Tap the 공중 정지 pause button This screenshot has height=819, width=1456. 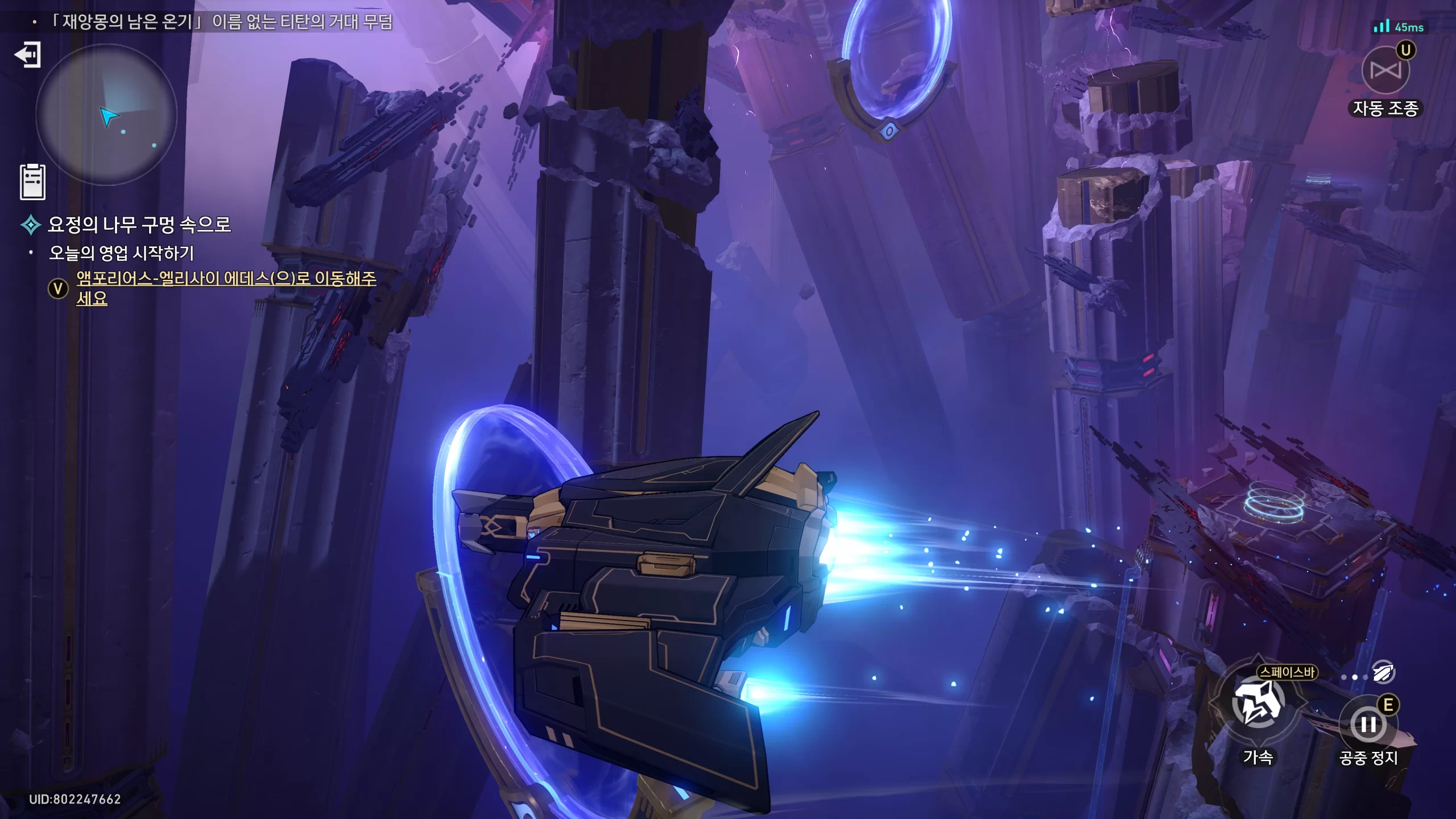(x=1367, y=725)
